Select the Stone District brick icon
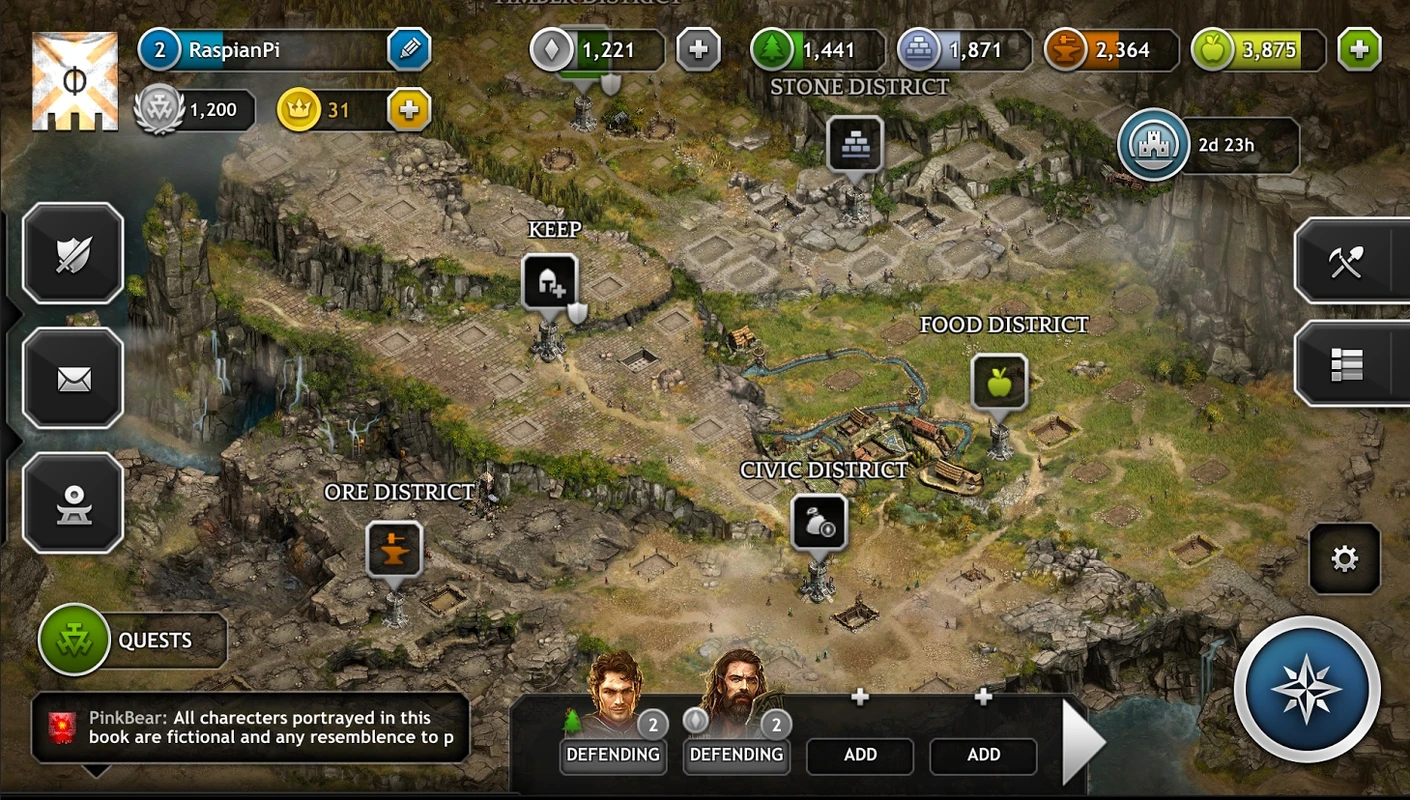This screenshot has width=1410, height=800. click(x=856, y=144)
